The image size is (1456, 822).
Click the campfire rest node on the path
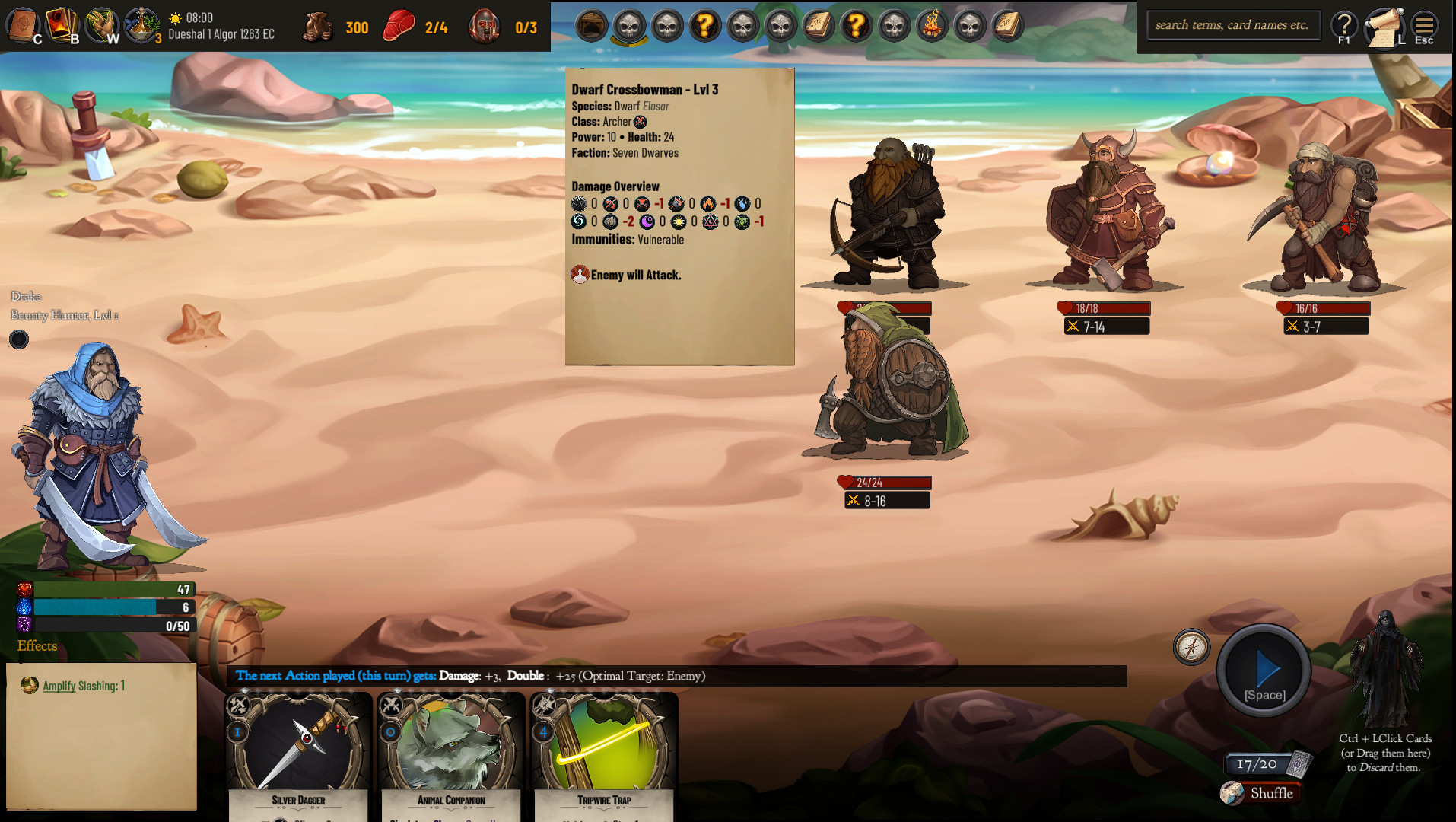point(932,25)
